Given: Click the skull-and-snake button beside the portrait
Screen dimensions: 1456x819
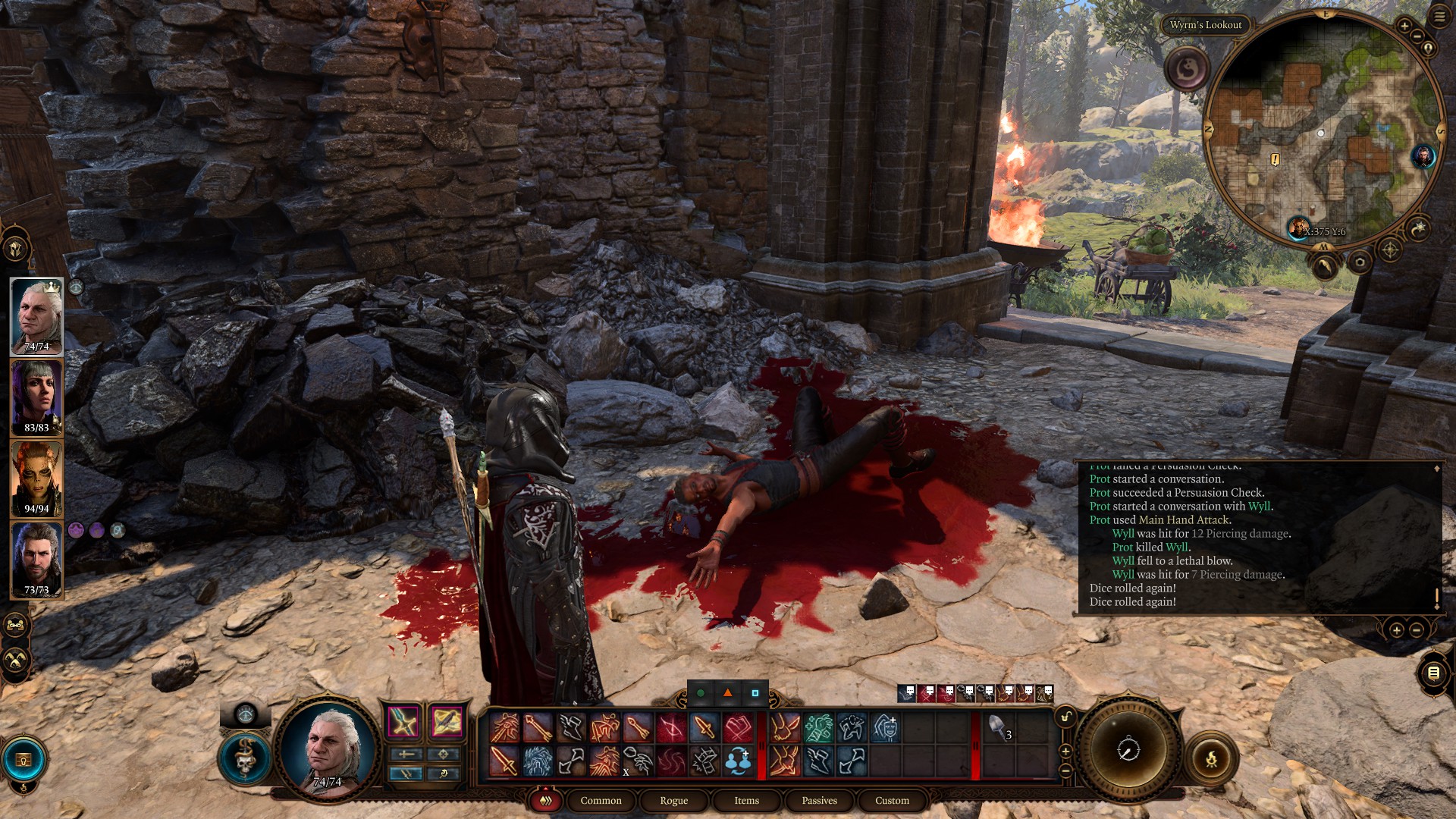Looking at the screenshot, I should click(x=244, y=758).
